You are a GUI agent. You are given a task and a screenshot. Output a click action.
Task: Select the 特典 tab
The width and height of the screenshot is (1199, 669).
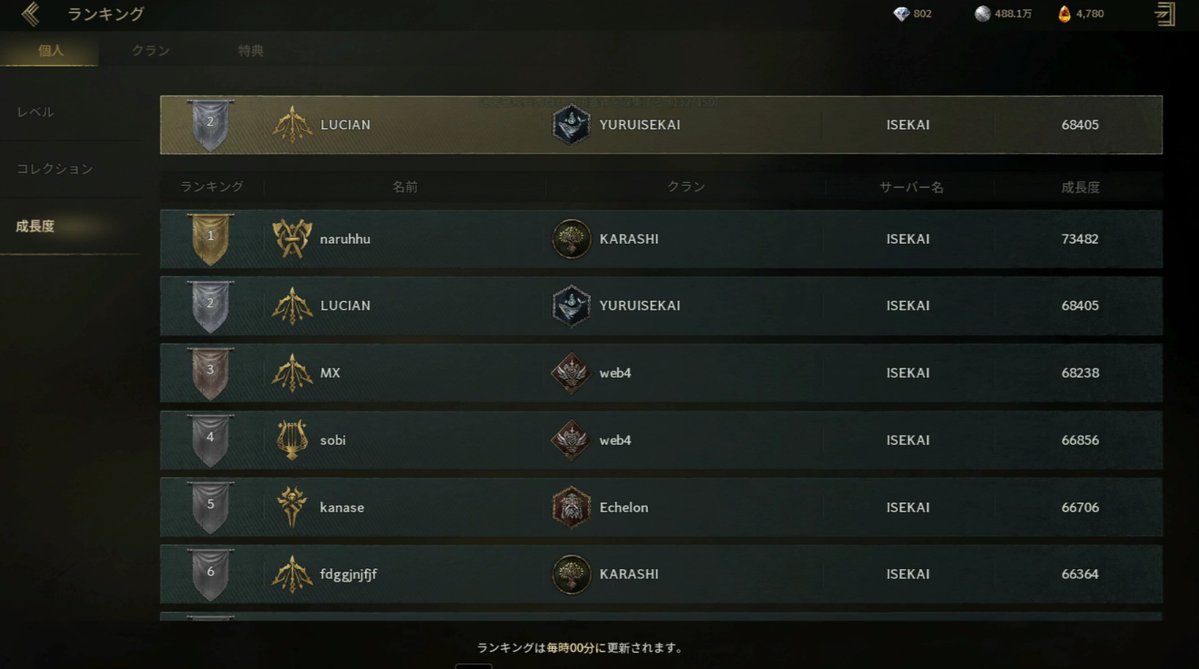pos(251,50)
